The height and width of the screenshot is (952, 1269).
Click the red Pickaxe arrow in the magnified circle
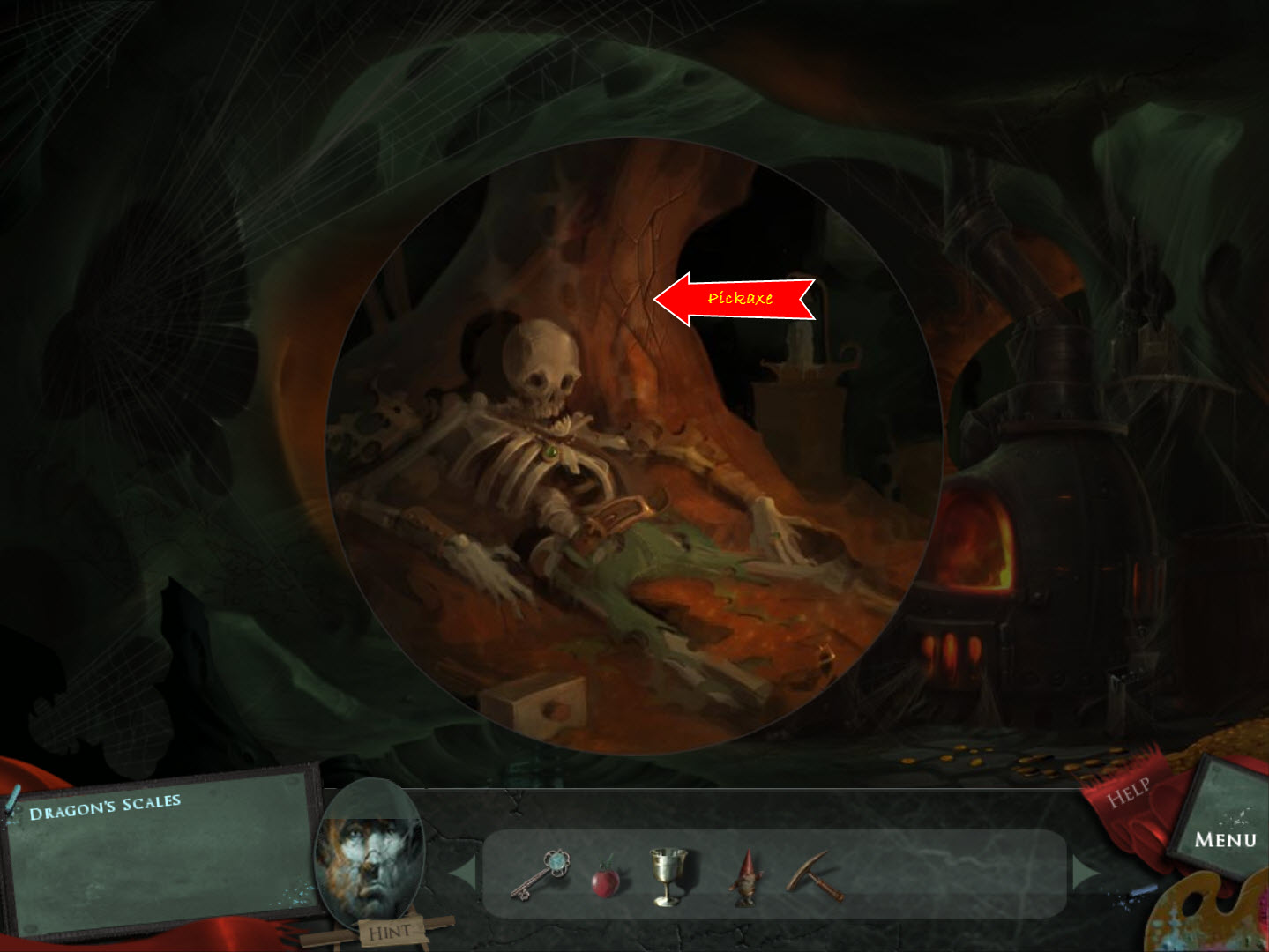click(x=739, y=298)
